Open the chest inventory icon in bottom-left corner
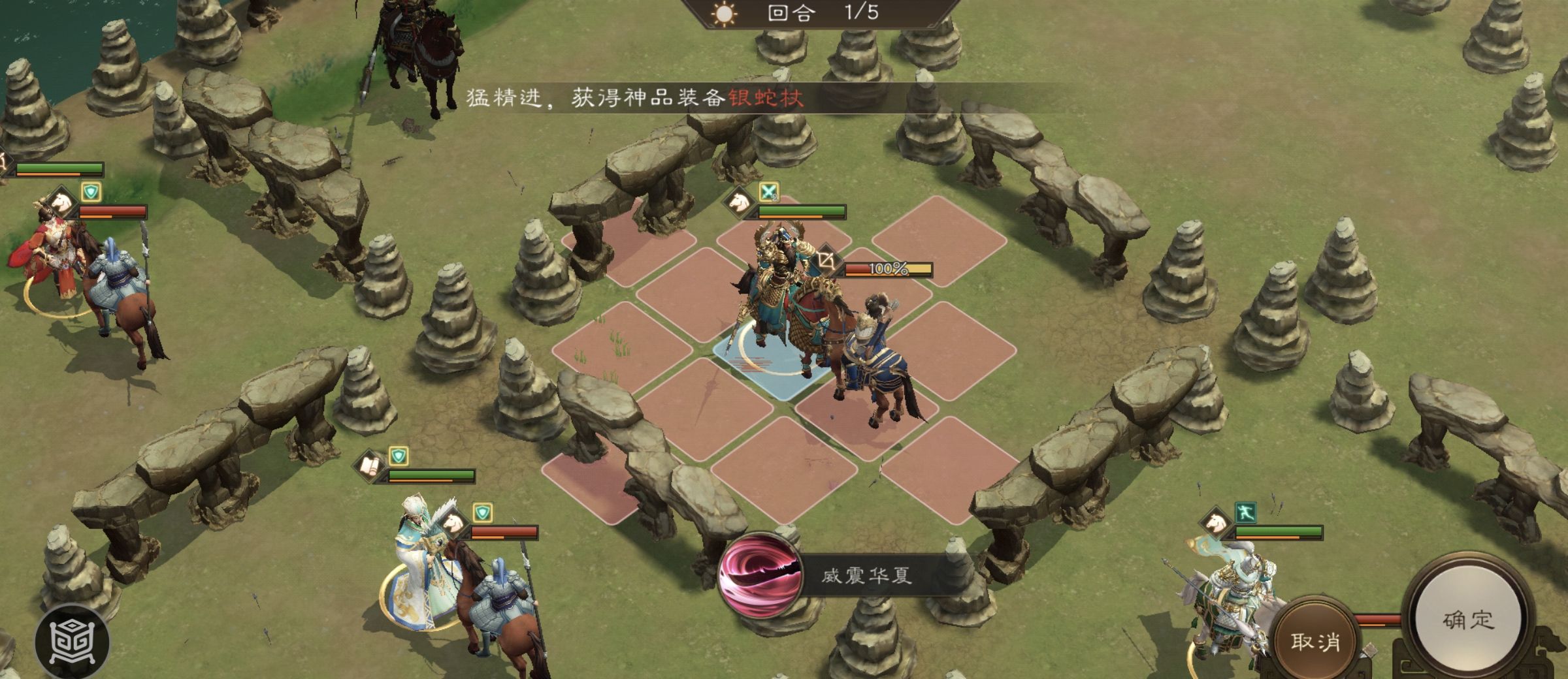This screenshot has width=1568, height=679. click(x=72, y=638)
